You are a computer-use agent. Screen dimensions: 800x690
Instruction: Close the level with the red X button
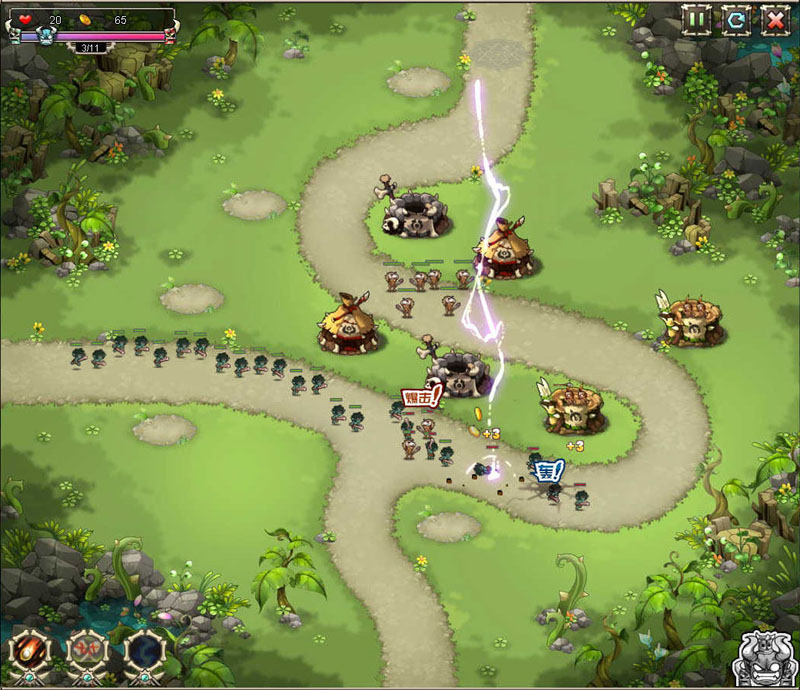coord(775,19)
